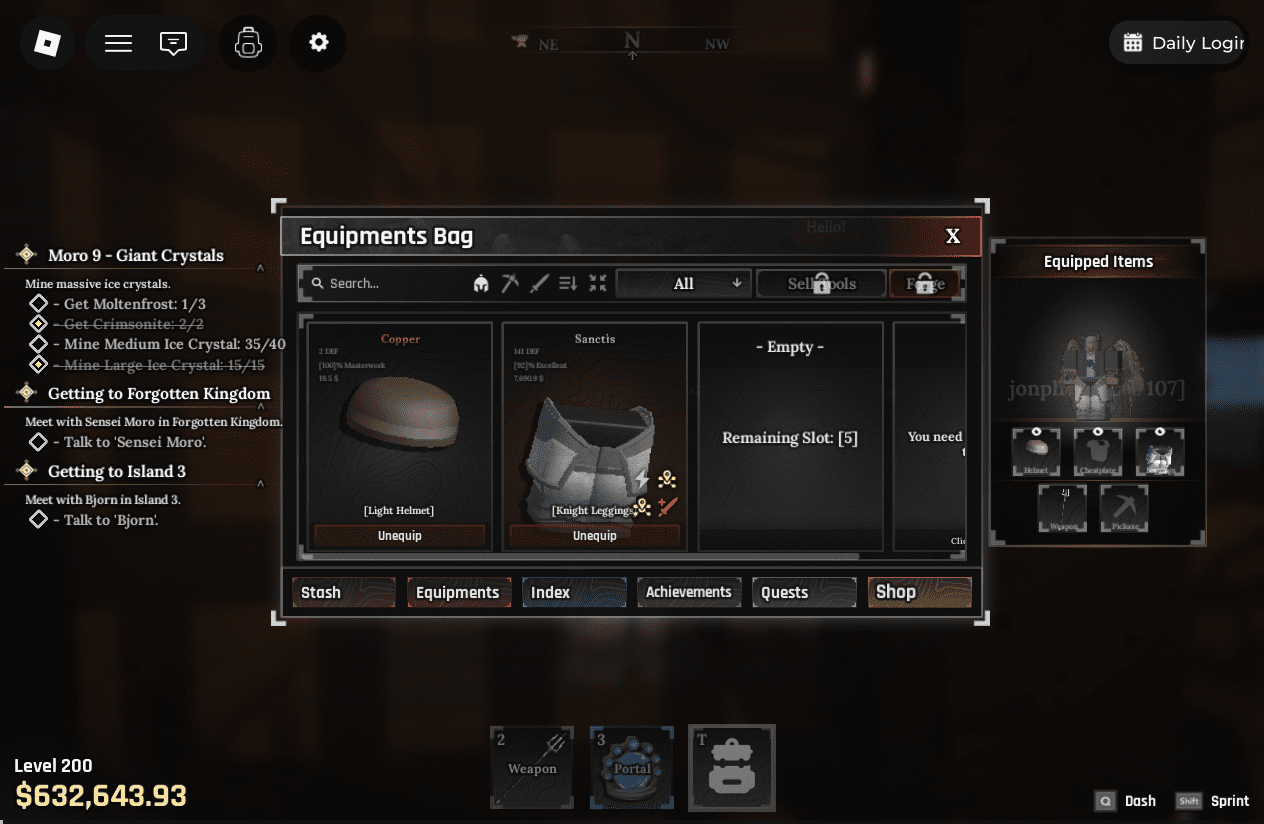The height and width of the screenshot is (824, 1264).
Task: Filter equipment by sword icon
Action: click(x=539, y=284)
